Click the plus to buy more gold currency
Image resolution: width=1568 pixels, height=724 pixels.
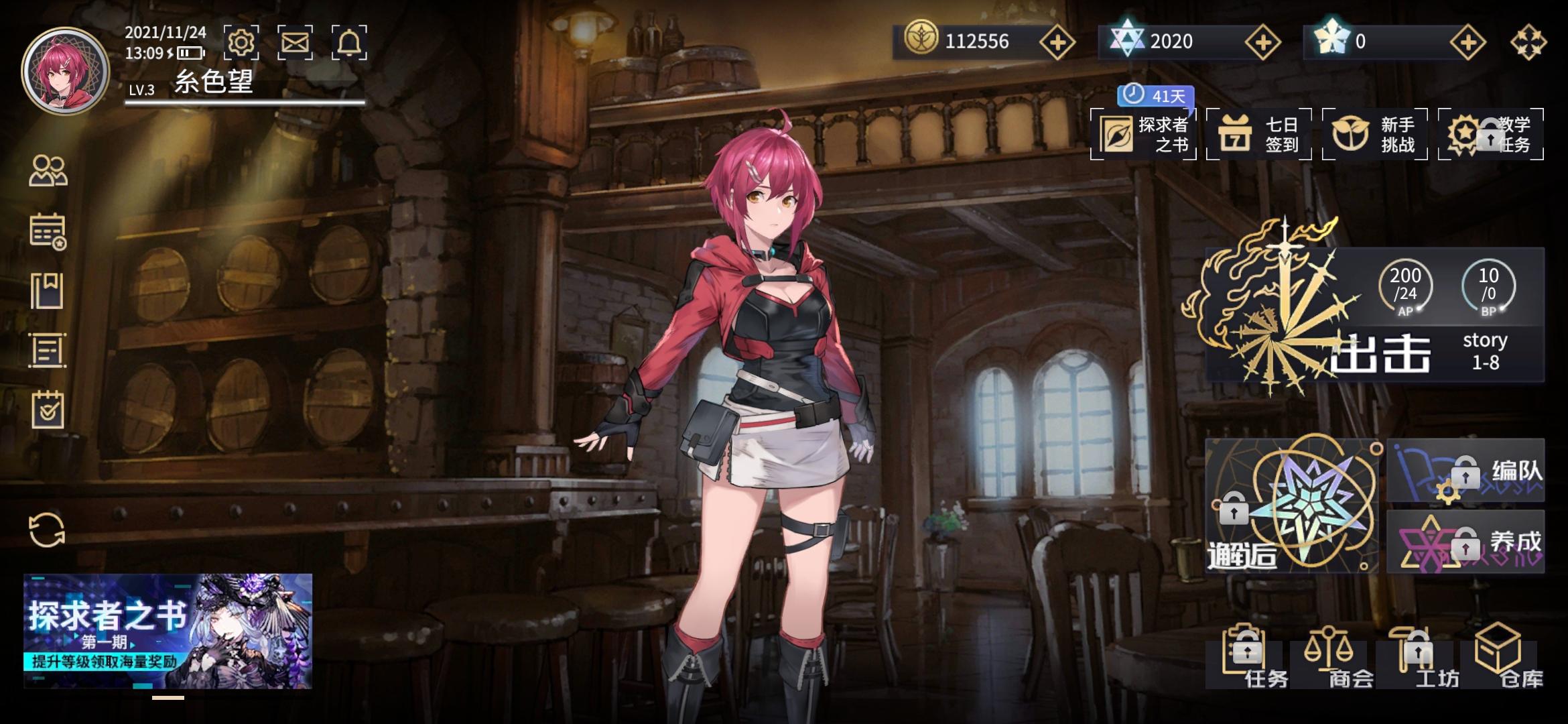(x=1057, y=42)
